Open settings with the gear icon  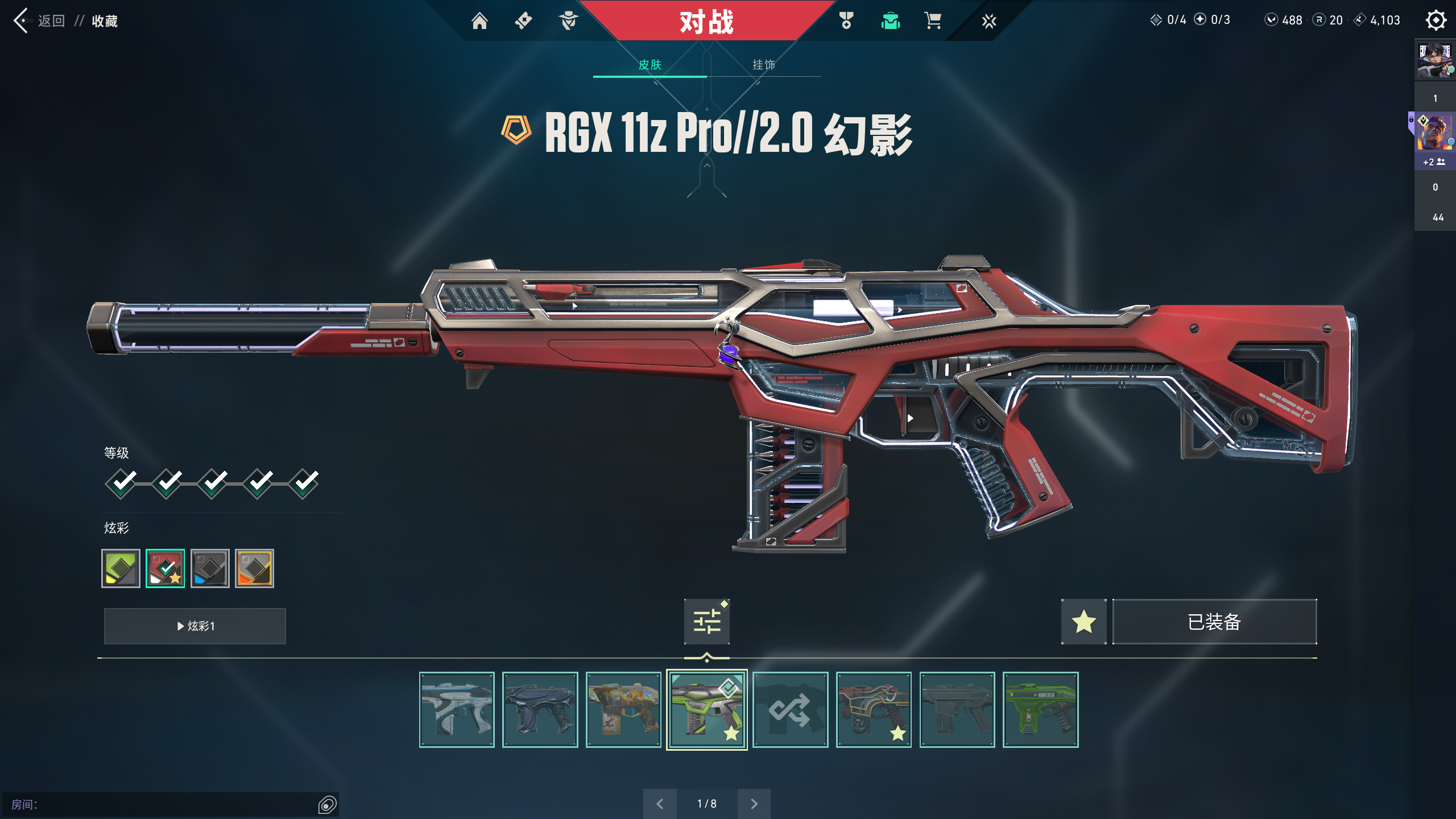[1436, 20]
